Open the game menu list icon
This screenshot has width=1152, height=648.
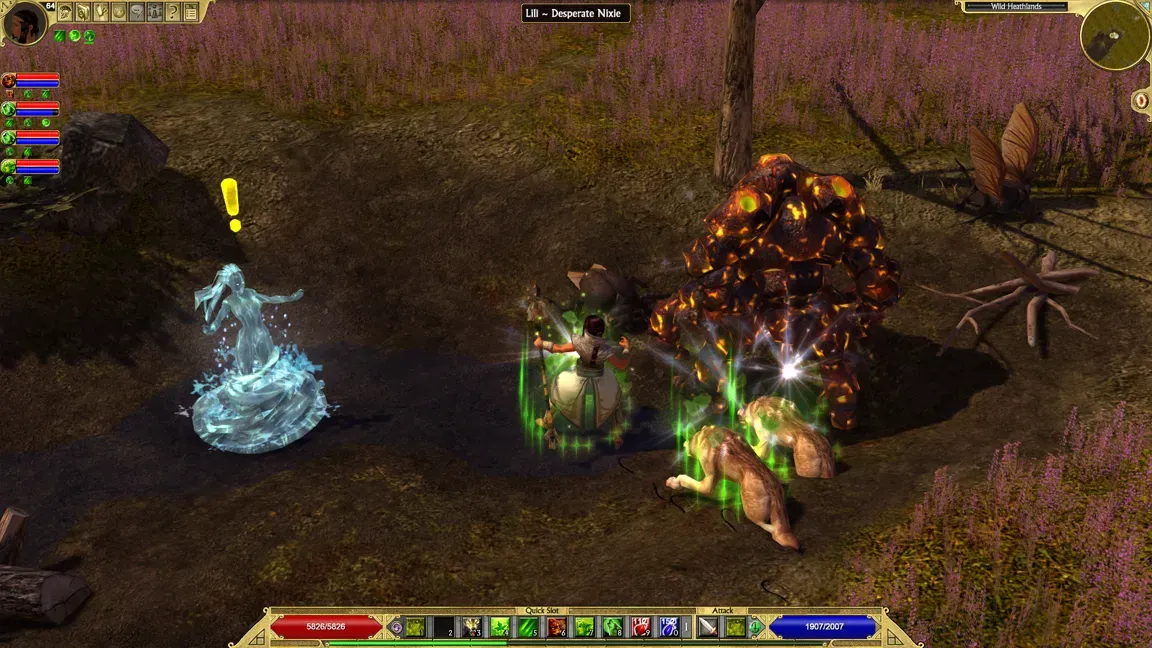[x=191, y=12]
